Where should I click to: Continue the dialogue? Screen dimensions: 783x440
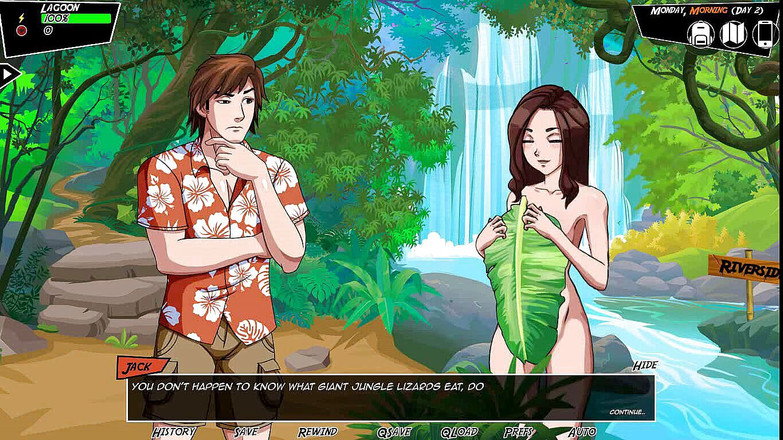pos(627,411)
